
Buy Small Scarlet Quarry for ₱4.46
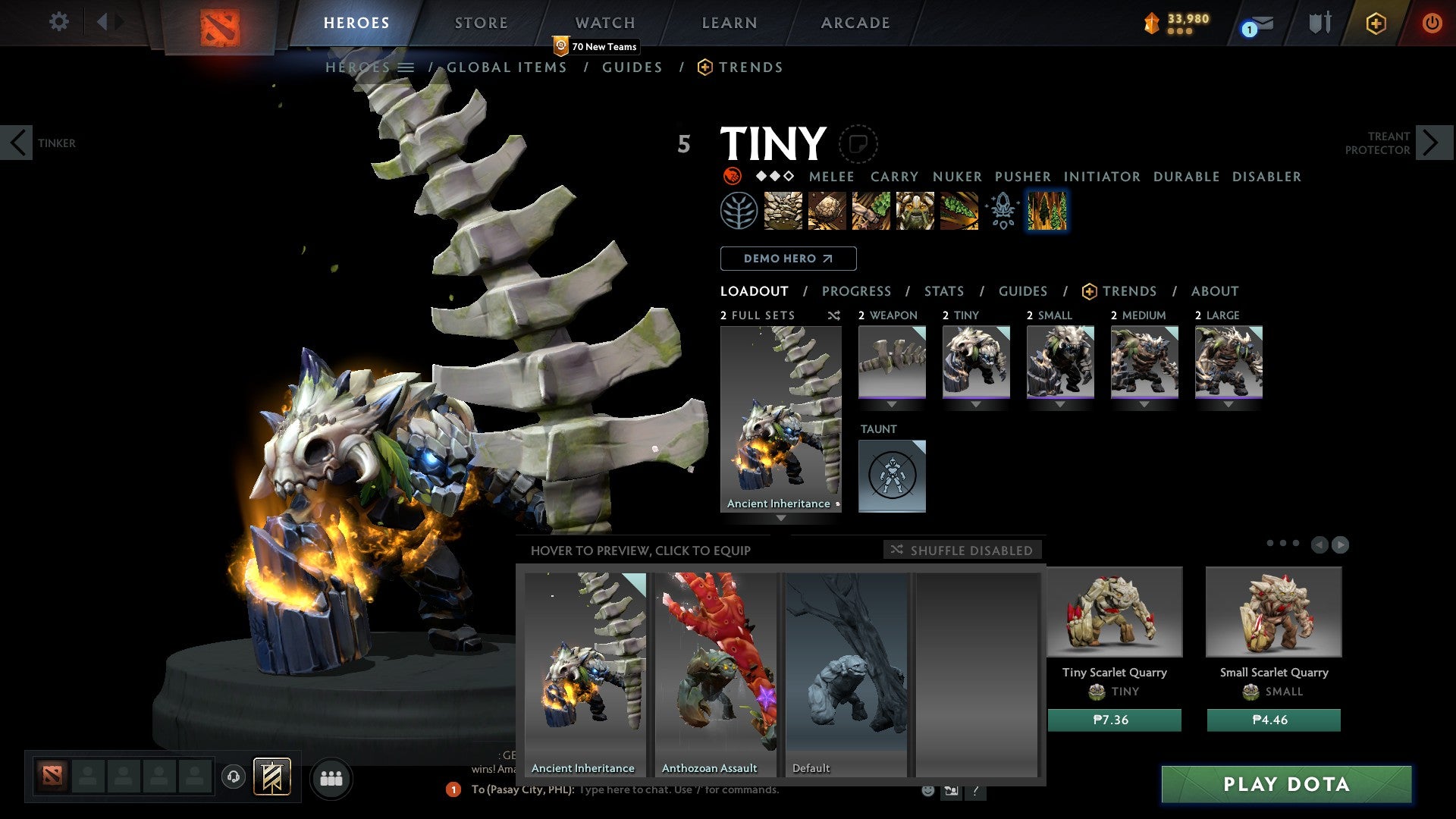coord(1273,720)
